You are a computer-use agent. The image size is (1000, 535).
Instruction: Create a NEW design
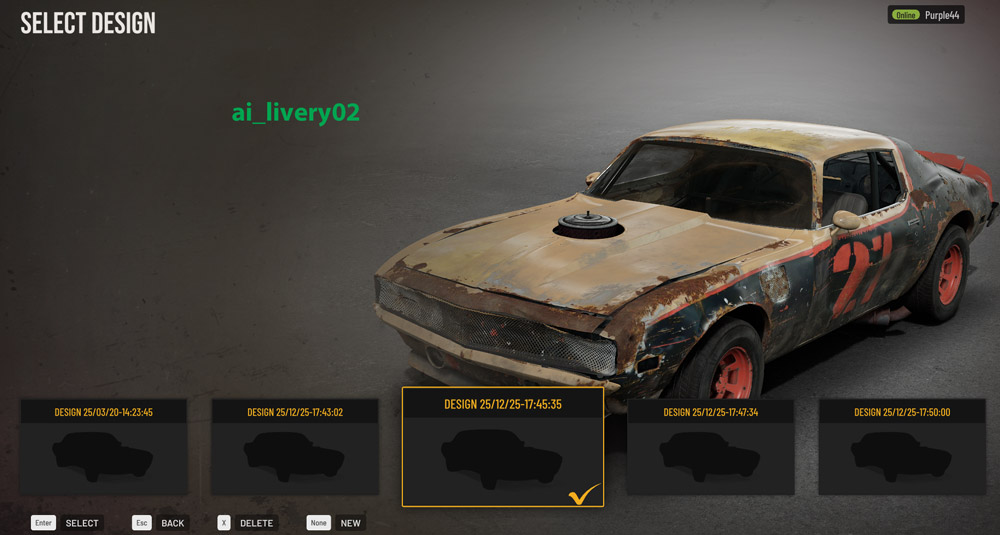point(350,523)
